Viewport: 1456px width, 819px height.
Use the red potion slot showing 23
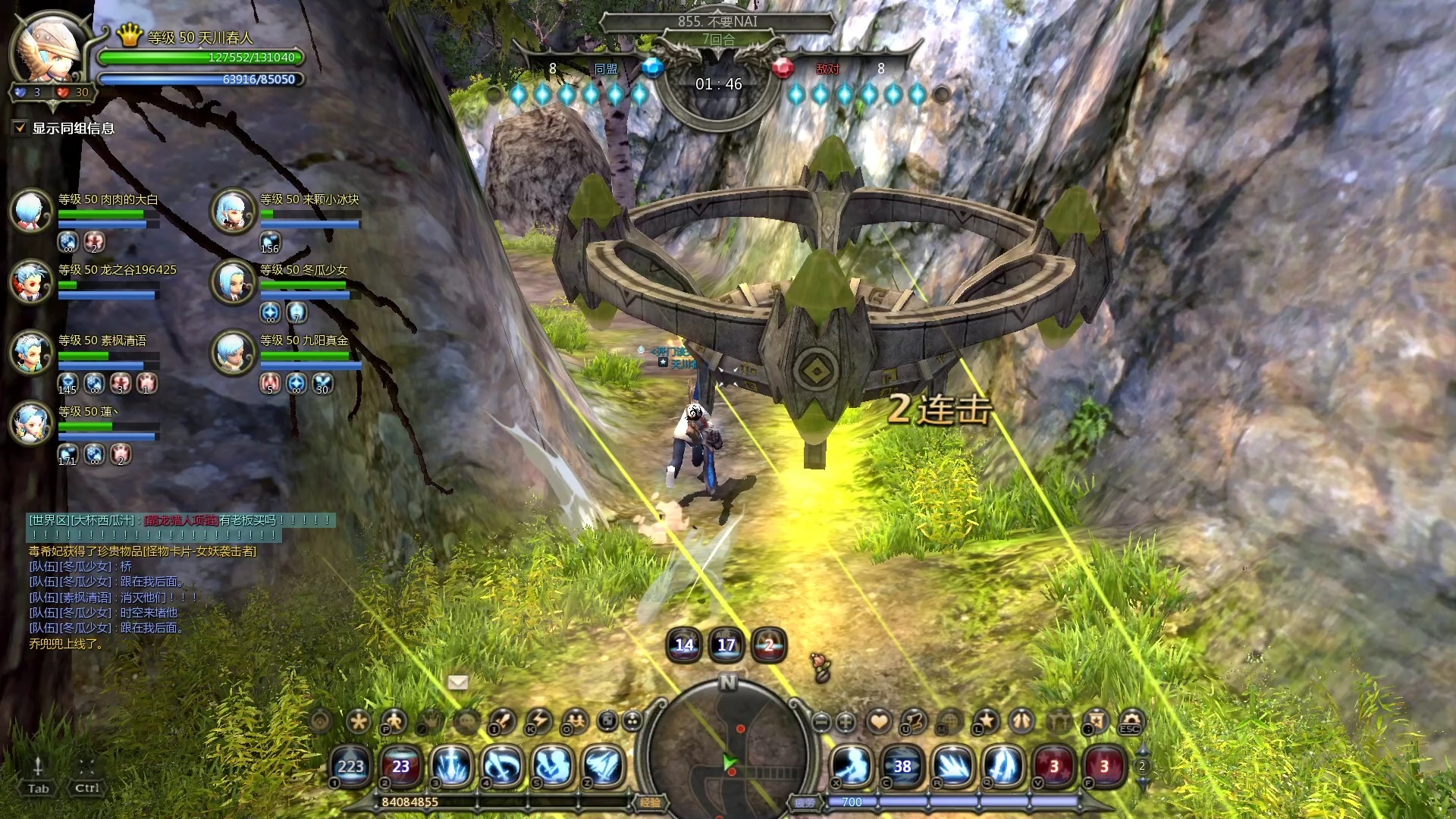click(400, 766)
